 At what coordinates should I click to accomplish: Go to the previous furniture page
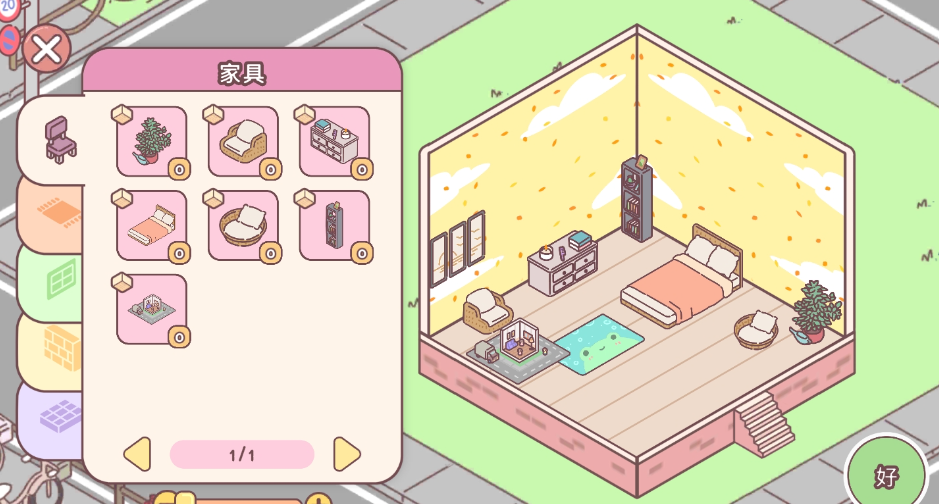[137, 454]
